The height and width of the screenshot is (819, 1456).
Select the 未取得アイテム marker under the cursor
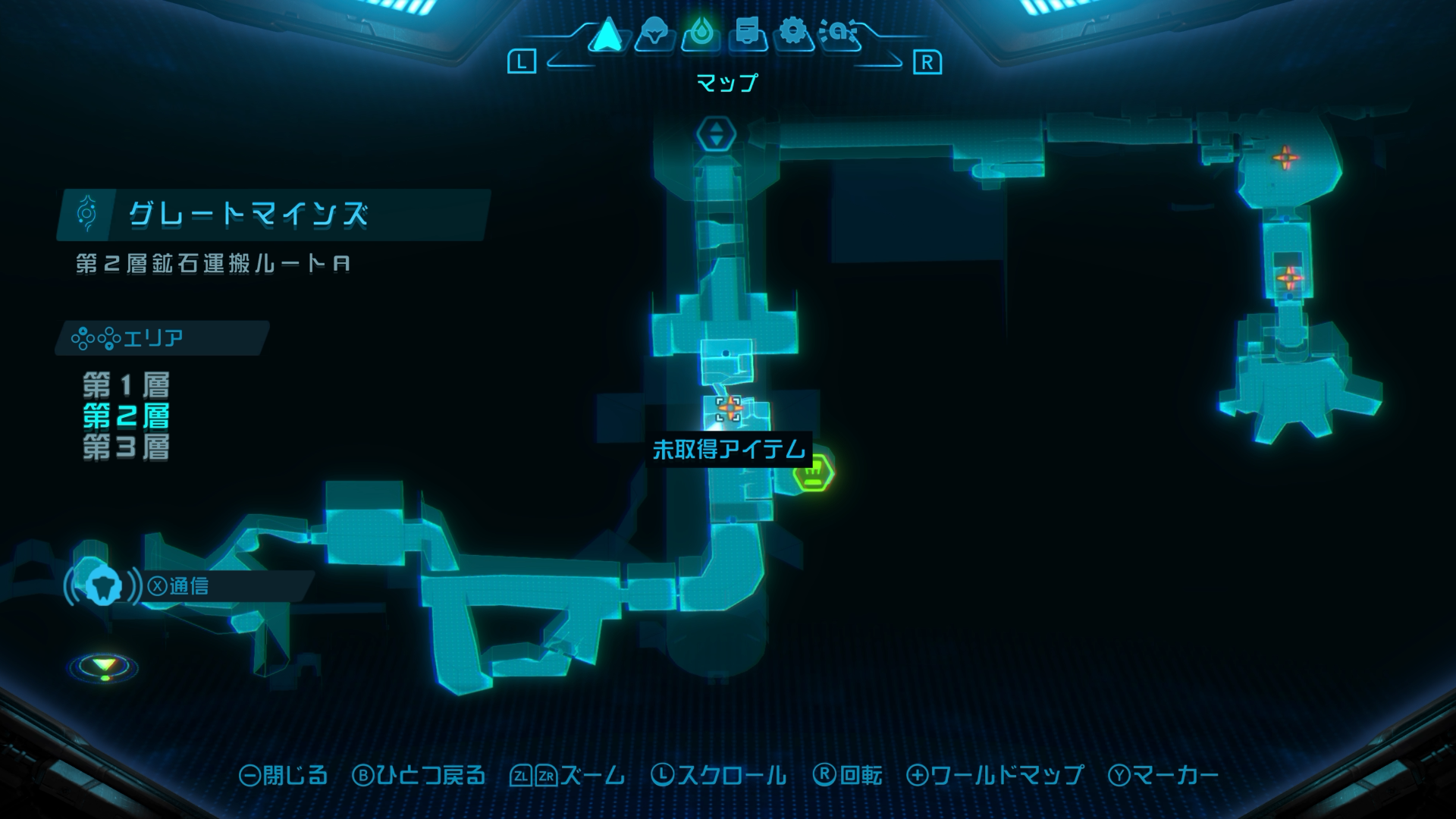click(729, 408)
